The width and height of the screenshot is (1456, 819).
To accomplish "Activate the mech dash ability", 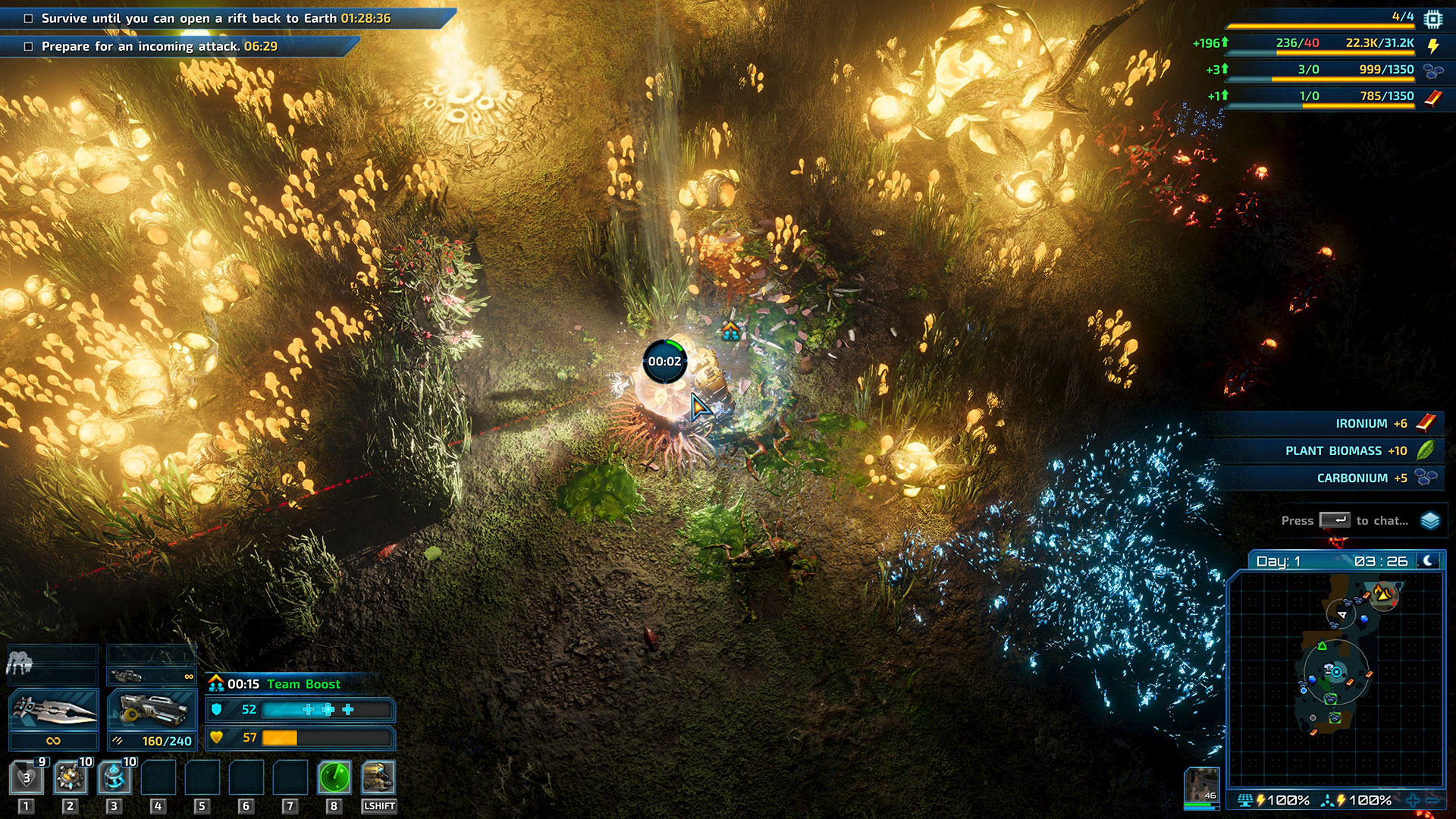I will coord(378,777).
